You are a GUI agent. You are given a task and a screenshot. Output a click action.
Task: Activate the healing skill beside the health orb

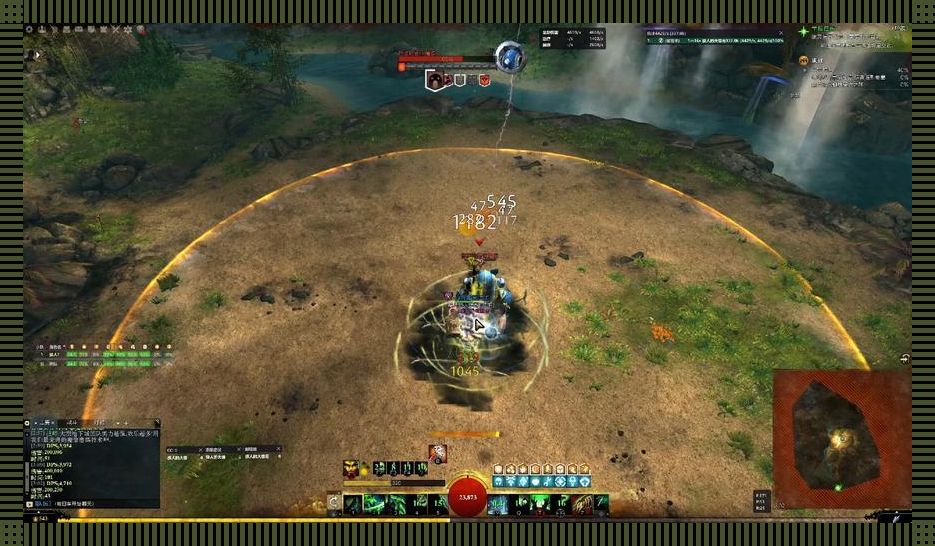pos(497,504)
